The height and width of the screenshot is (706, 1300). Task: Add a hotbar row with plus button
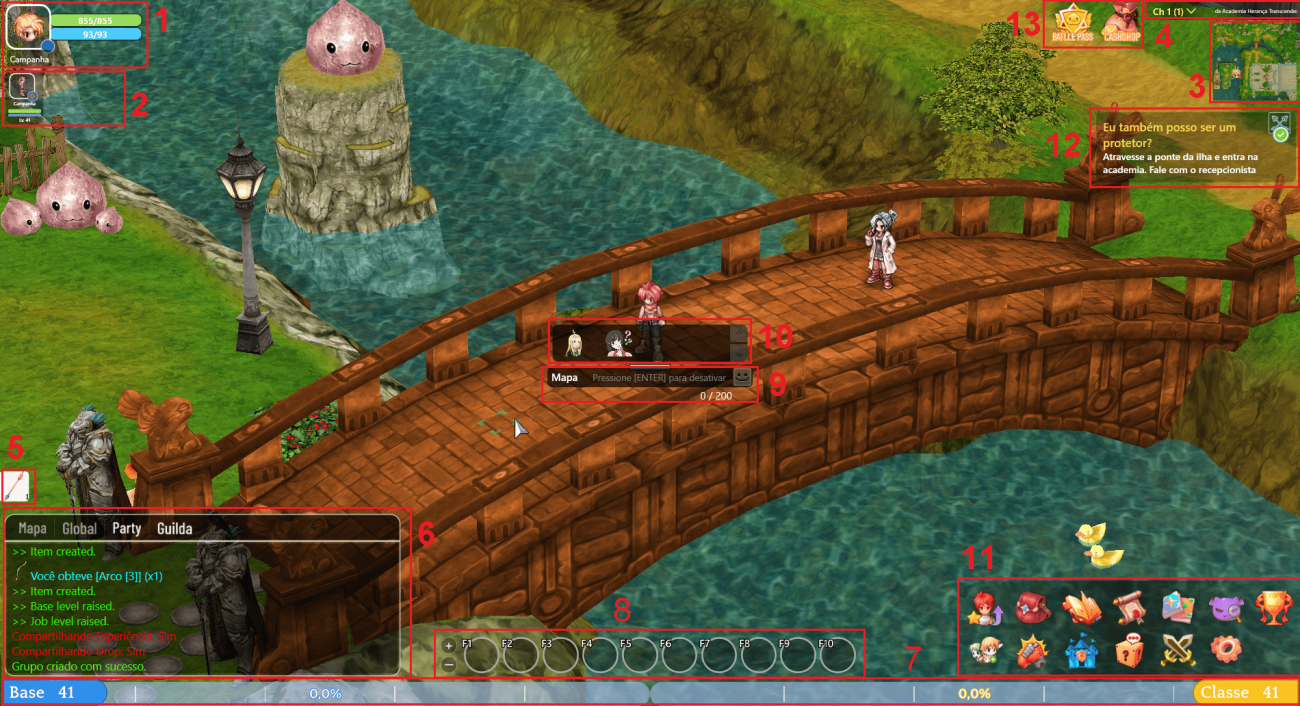click(449, 645)
